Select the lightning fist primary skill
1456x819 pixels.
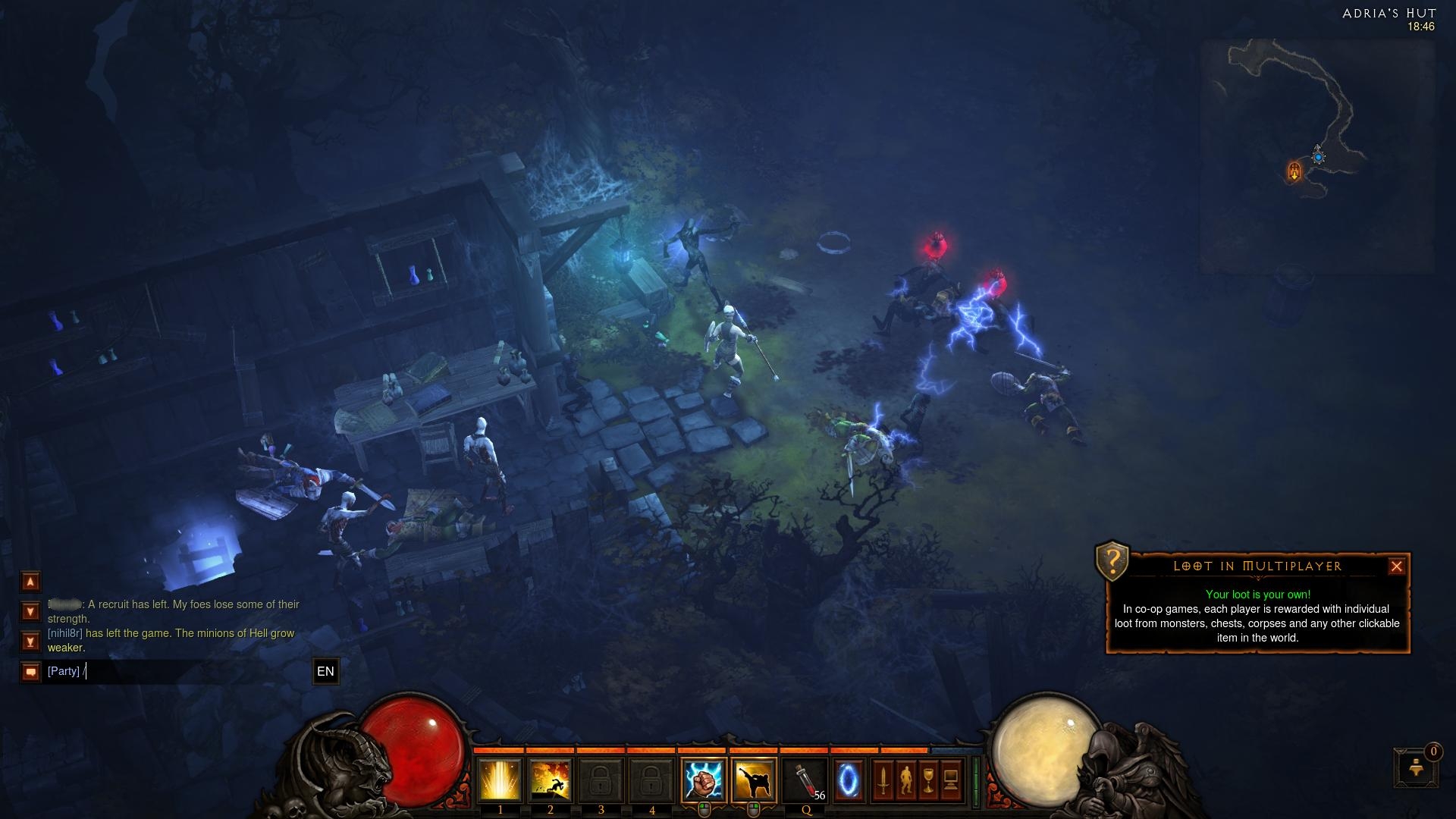pyautogui.click(x=704, y=780)
